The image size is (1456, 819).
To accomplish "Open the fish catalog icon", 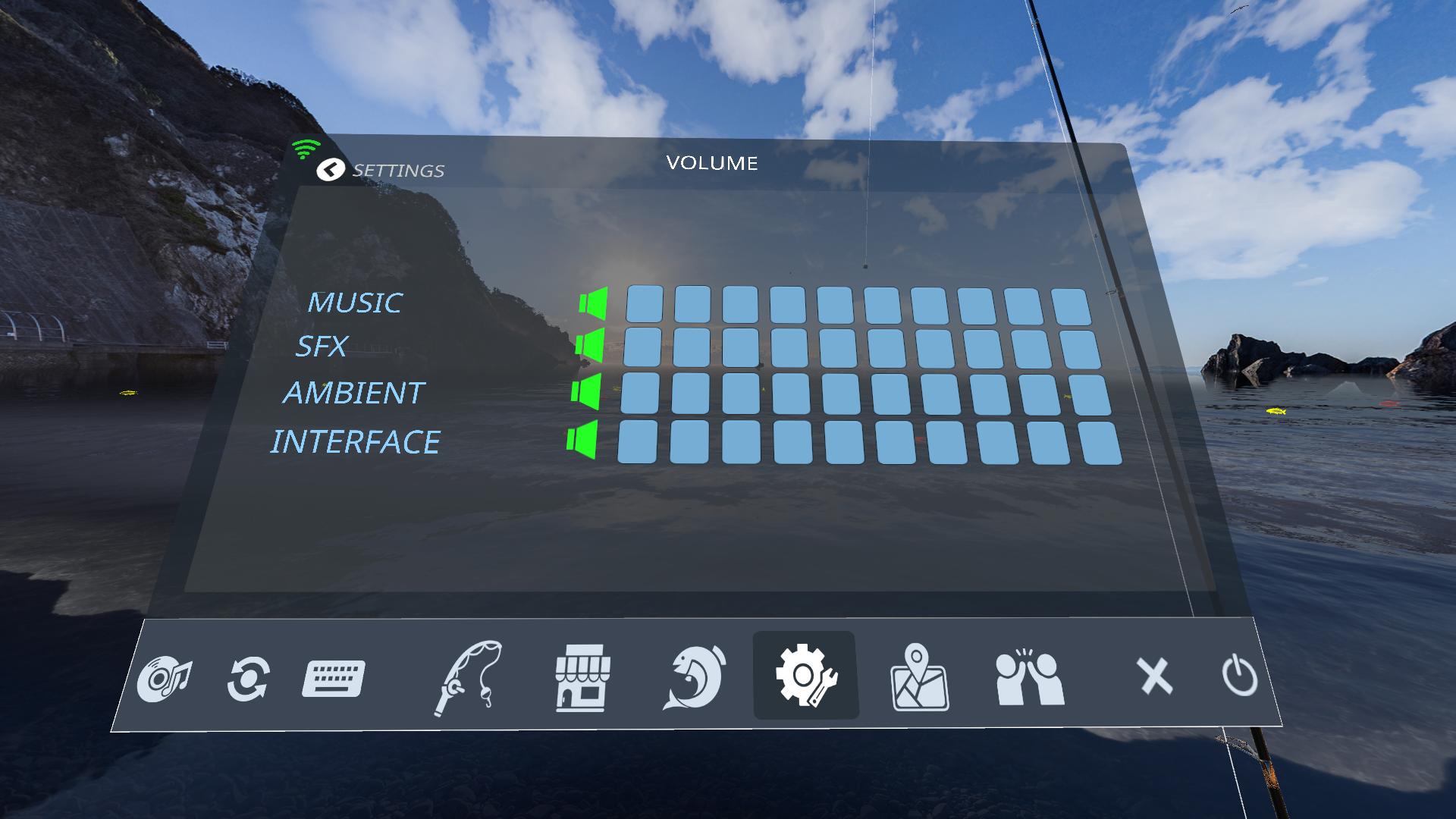I will 695,677.
